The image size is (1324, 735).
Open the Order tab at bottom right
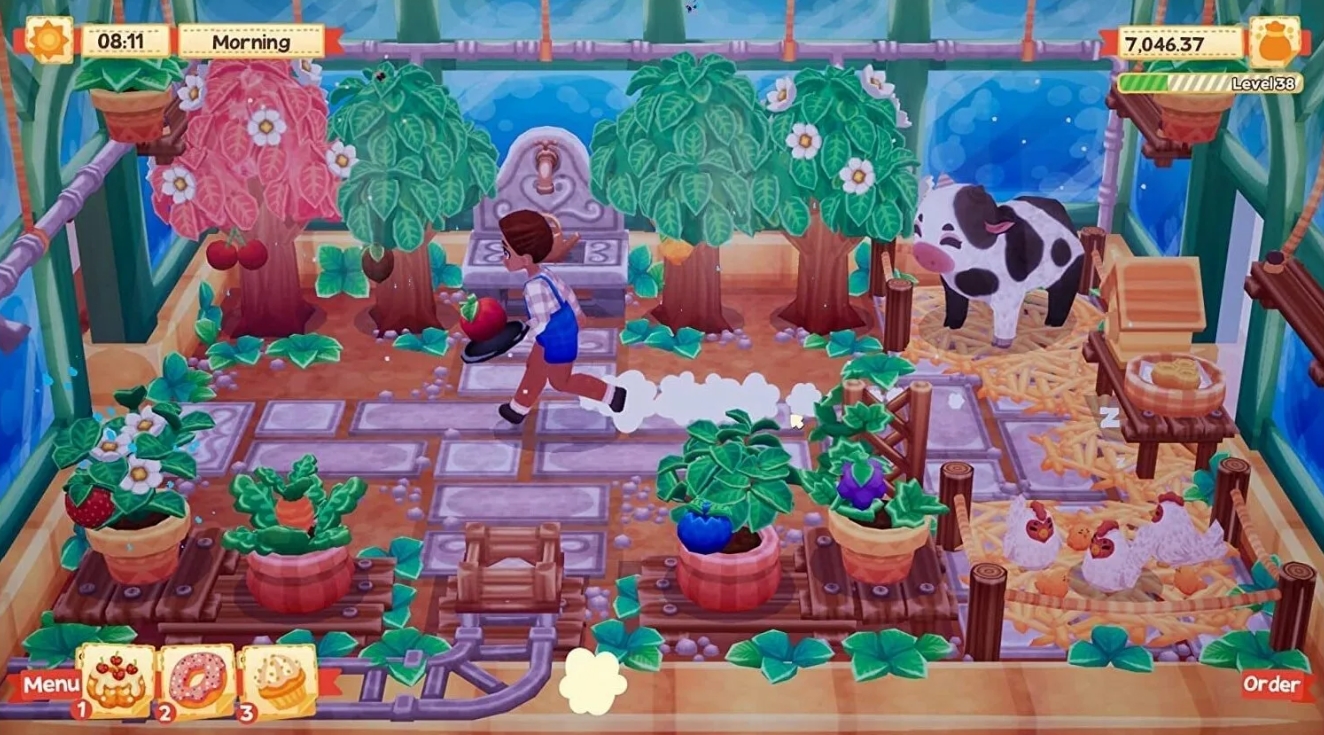pos(1272,685)
